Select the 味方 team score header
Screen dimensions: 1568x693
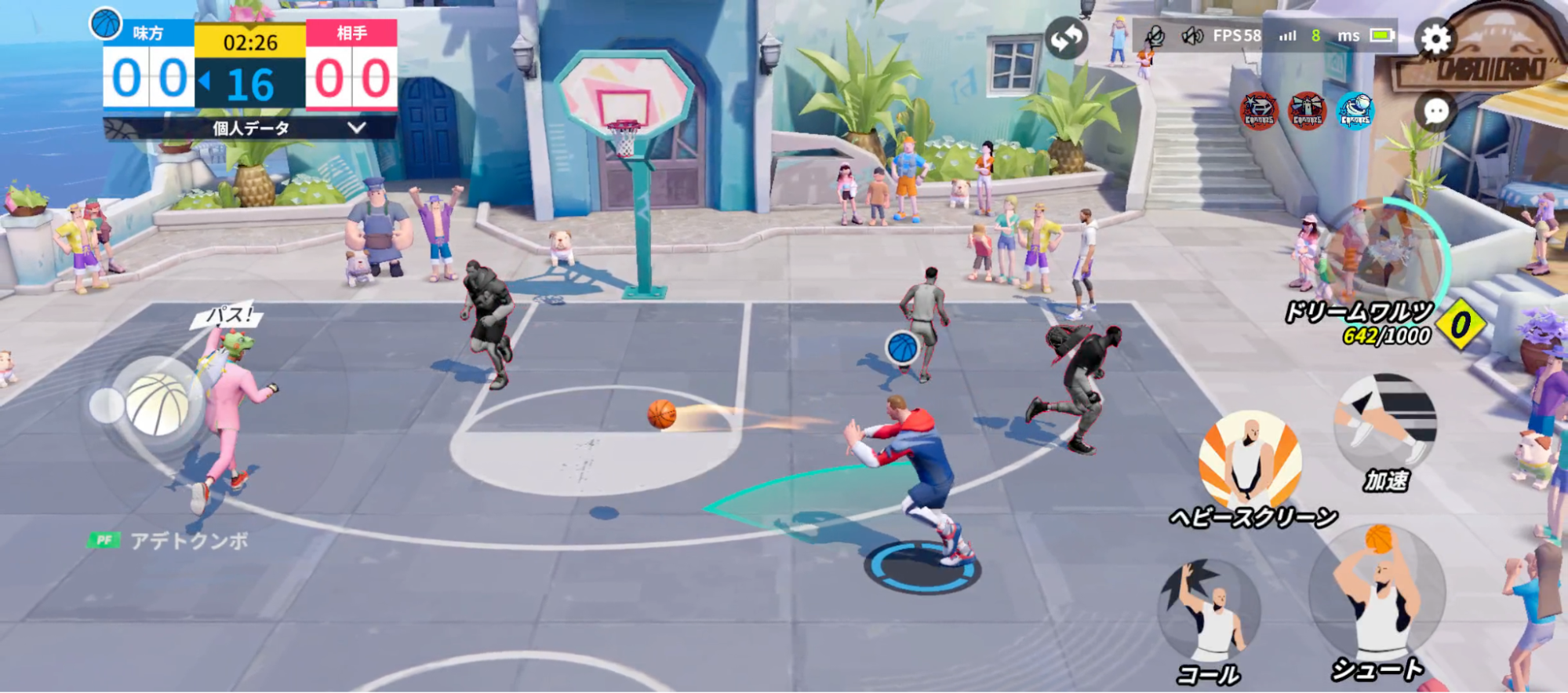(146, 35)
